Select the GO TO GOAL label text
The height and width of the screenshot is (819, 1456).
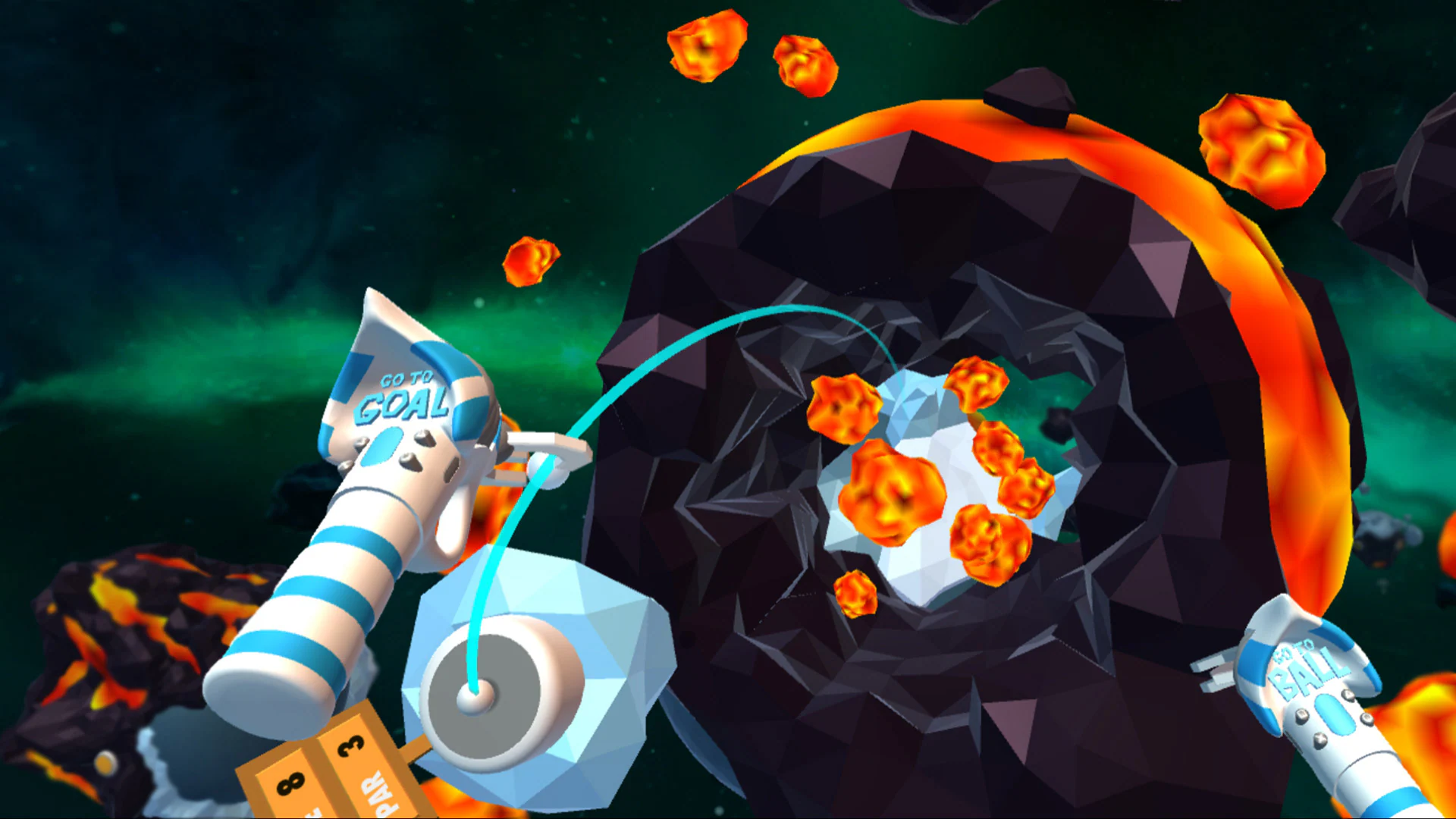click(405, 393)
